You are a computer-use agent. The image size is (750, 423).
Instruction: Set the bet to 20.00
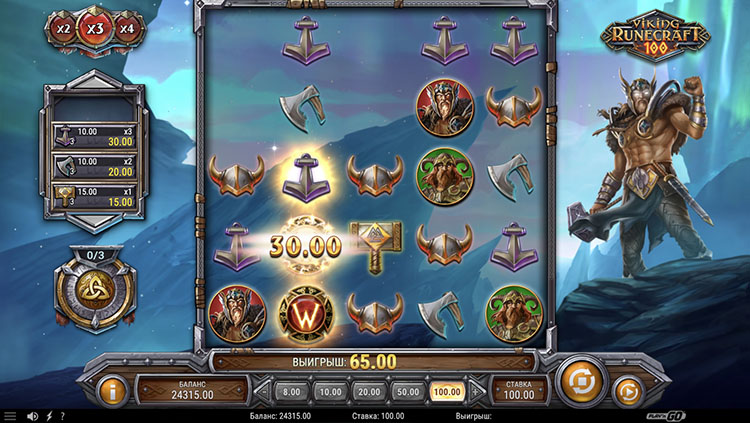(x=369, y=391)
